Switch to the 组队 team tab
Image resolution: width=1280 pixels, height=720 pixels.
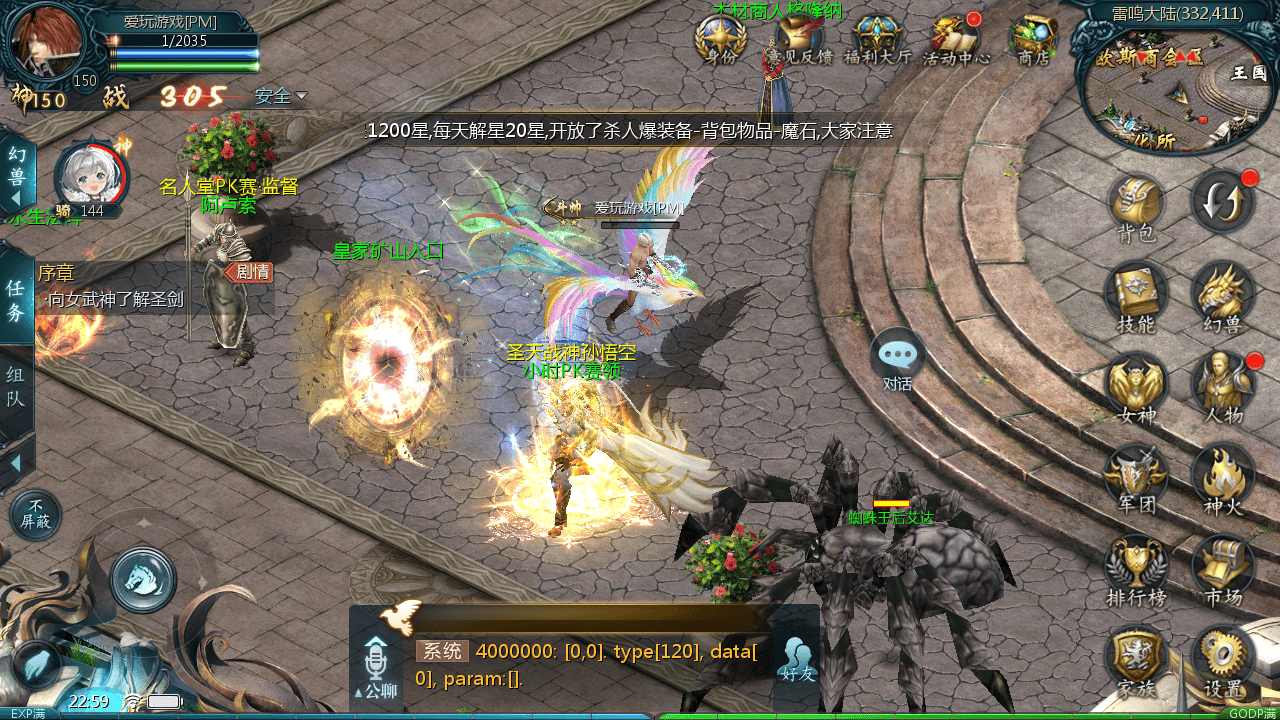[16, 390]
